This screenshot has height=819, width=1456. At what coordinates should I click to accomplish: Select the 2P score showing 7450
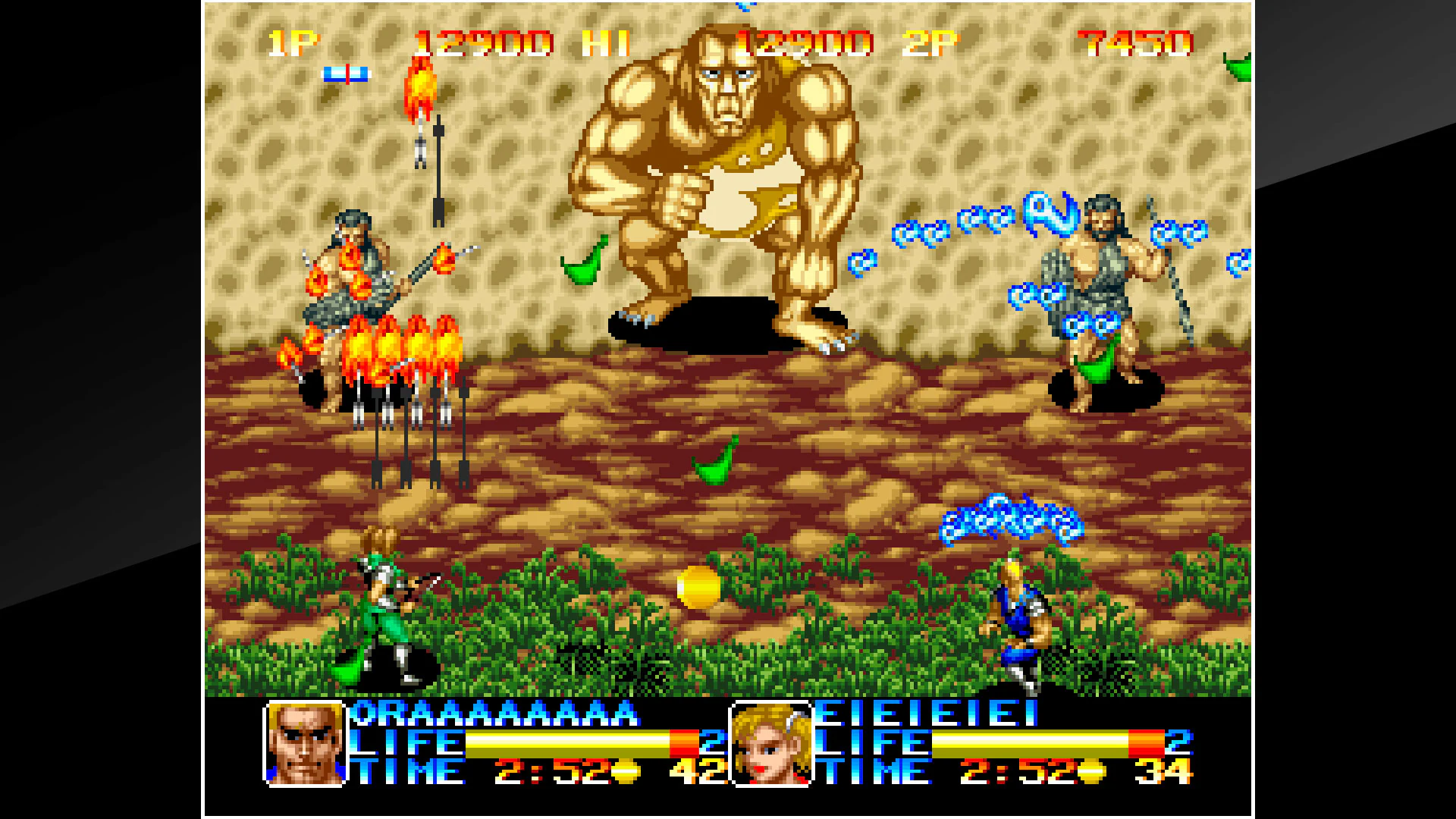[x=1137, y=43]
